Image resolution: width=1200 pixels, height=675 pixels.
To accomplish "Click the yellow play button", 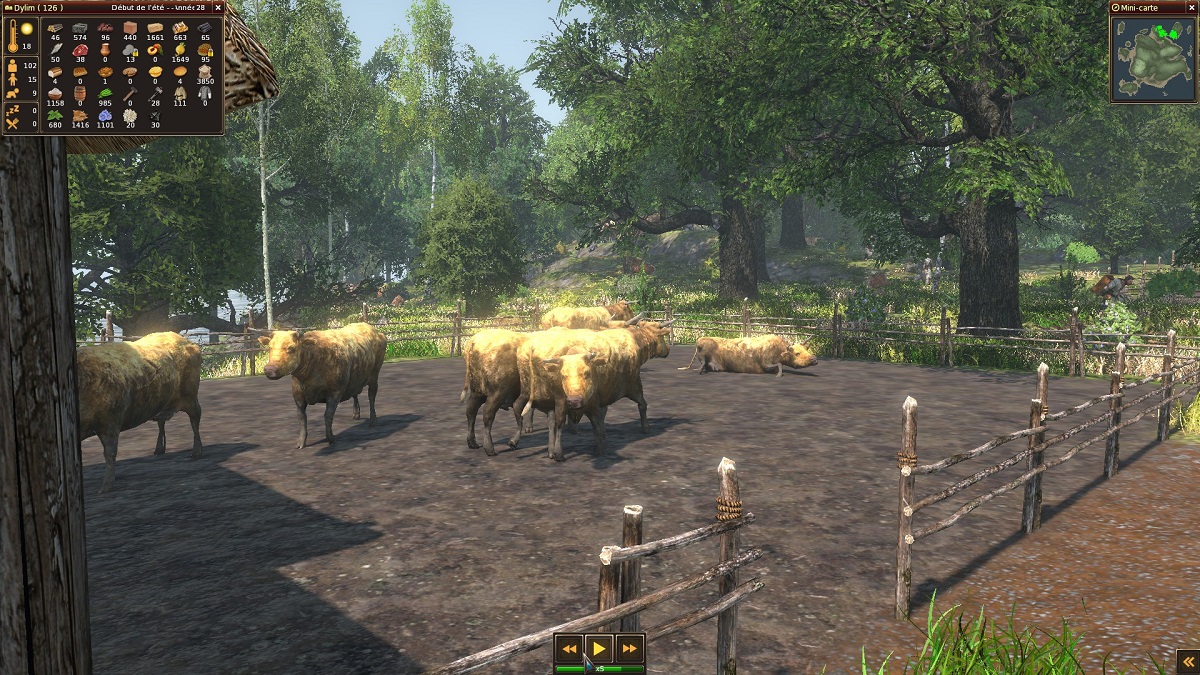I will point(599,649).
